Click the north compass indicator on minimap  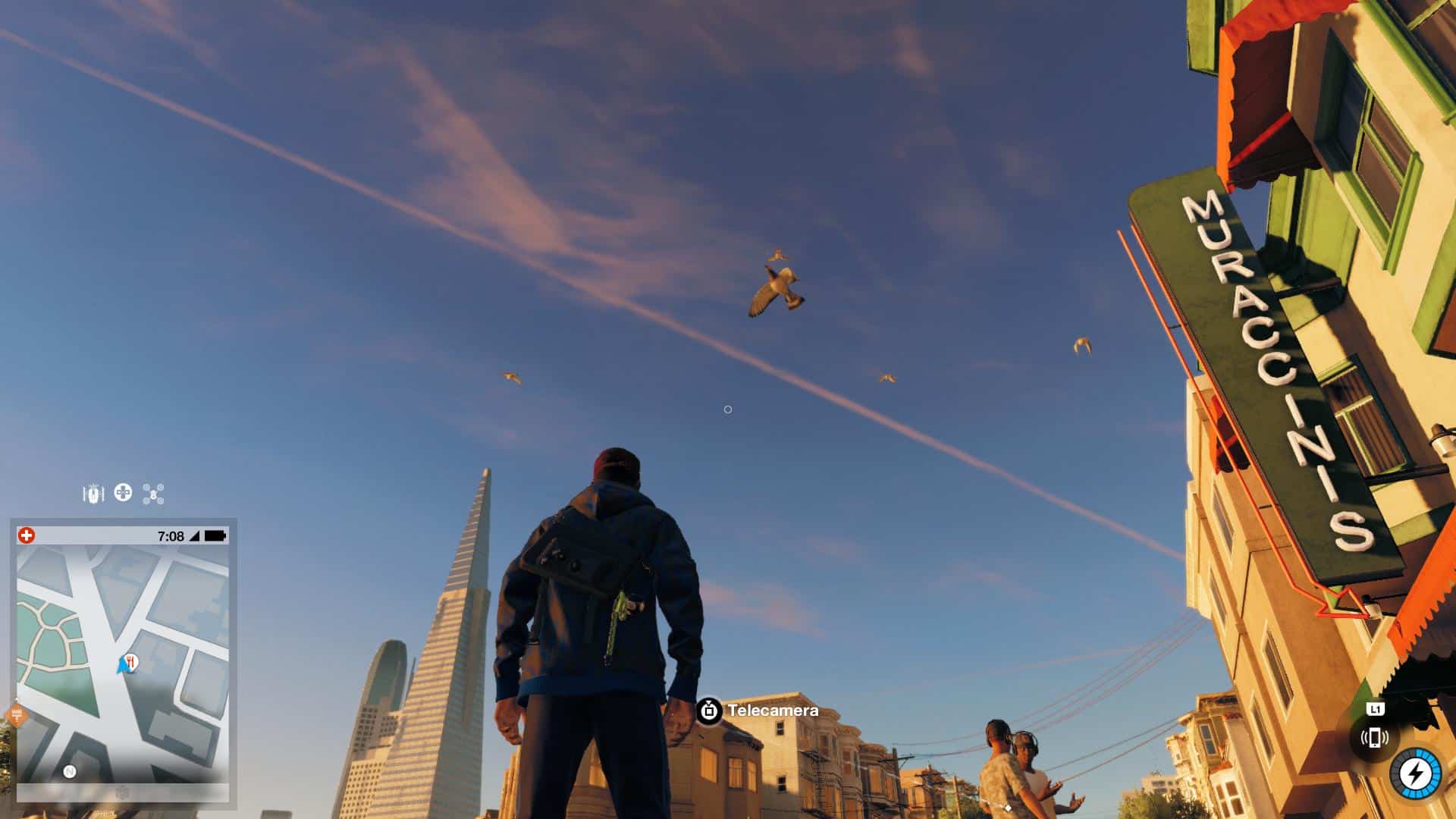tap(70, 772)
